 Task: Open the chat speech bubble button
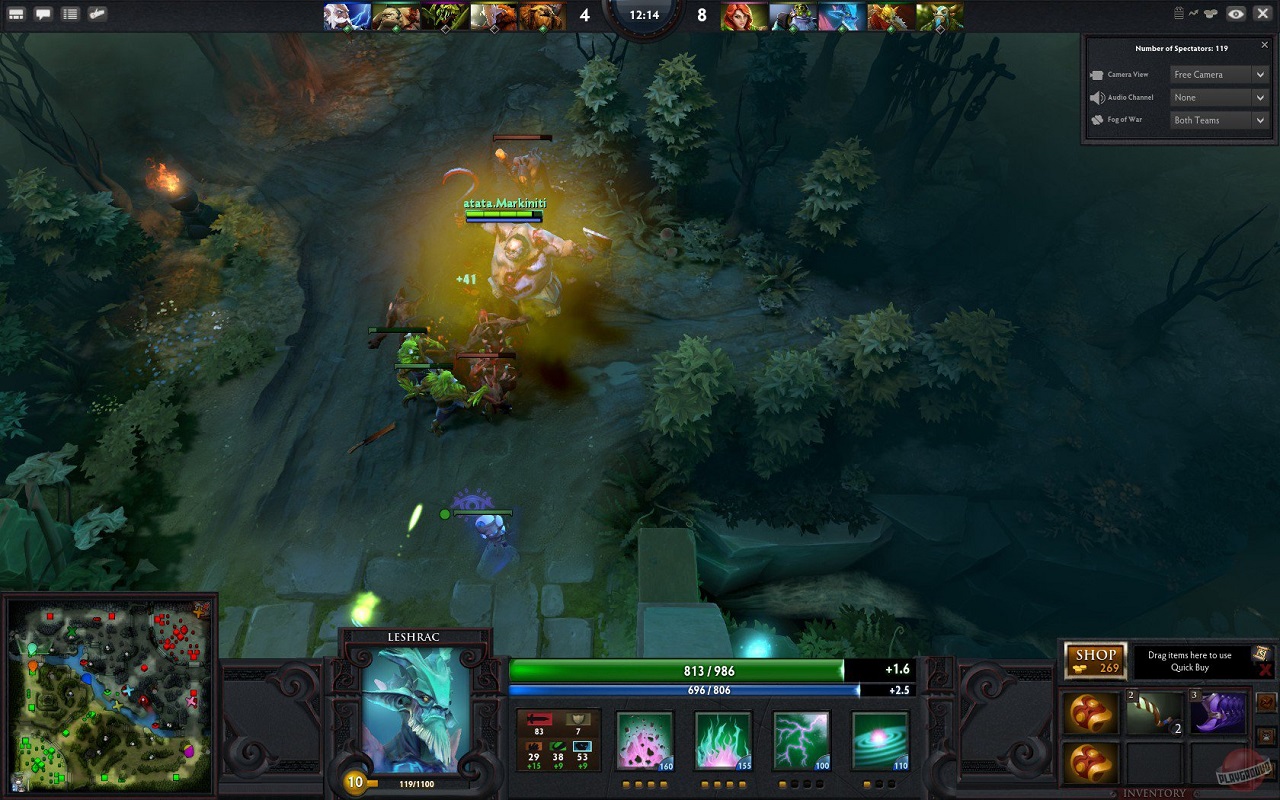click(x=43, y=14)
